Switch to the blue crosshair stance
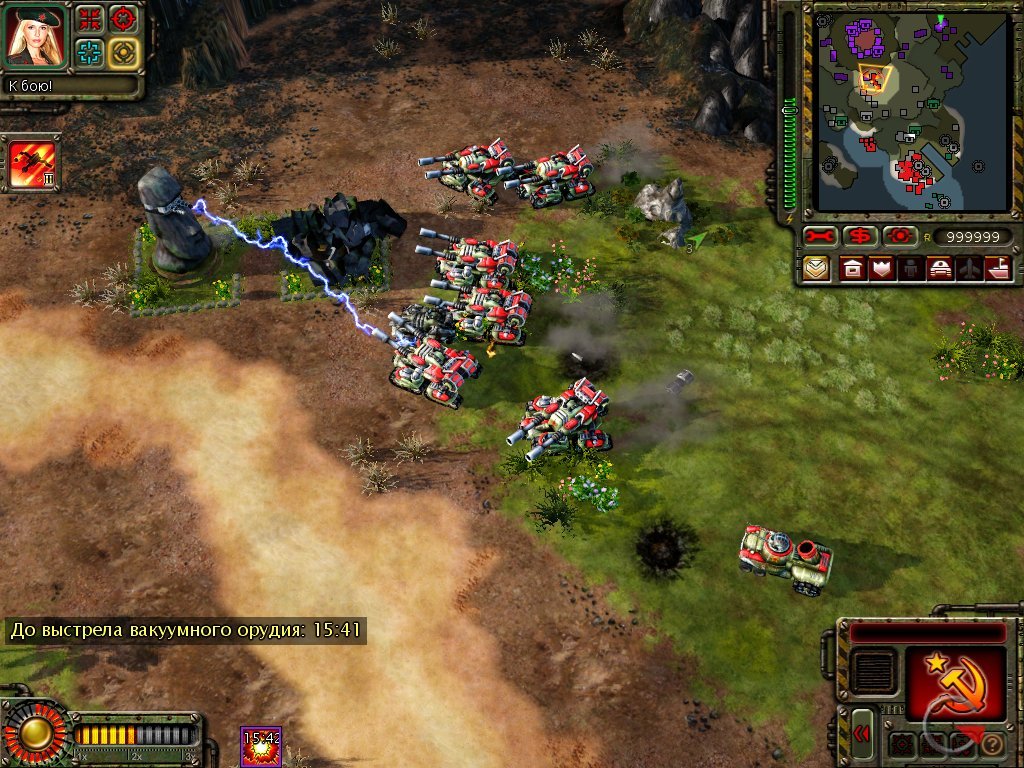Image resolution: width=1024 pixels, height=768 pixels. point(91,52)
